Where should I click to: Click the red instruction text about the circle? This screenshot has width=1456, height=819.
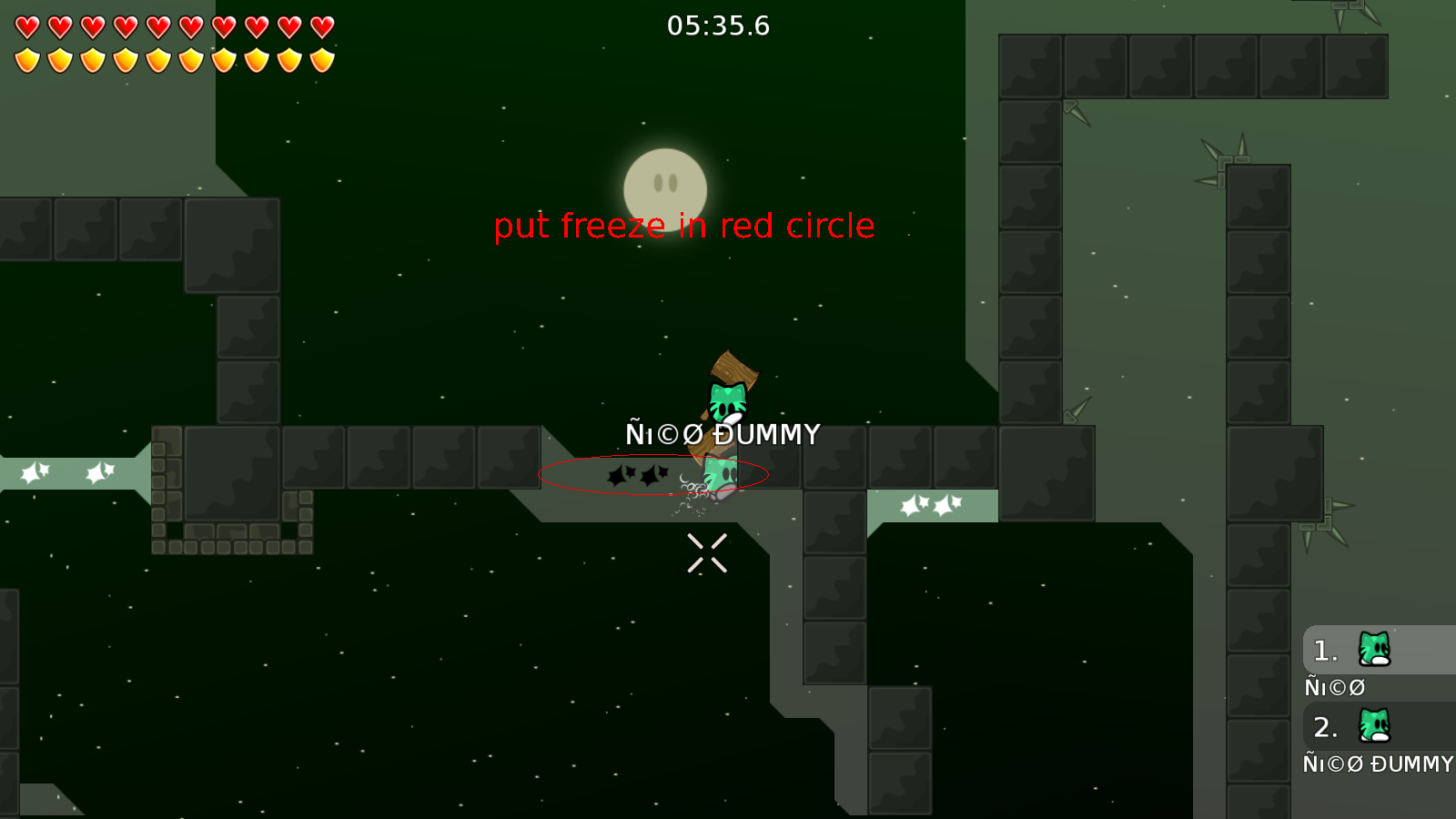click(x=684, y=226)
